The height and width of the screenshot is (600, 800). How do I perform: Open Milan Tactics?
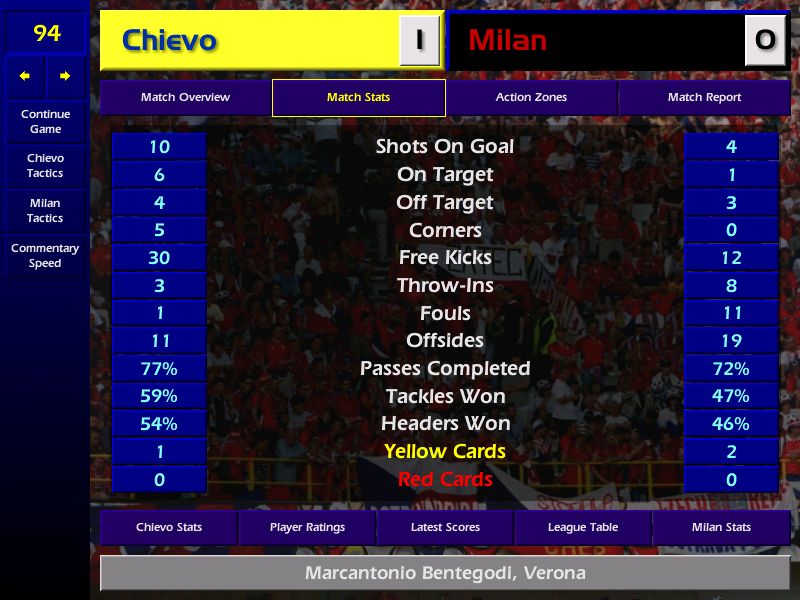click(45, 211)
